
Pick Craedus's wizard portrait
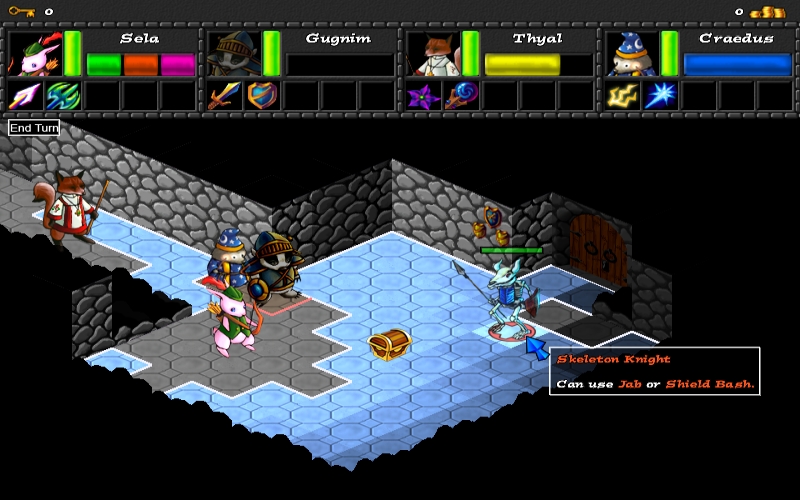point(631,53)
